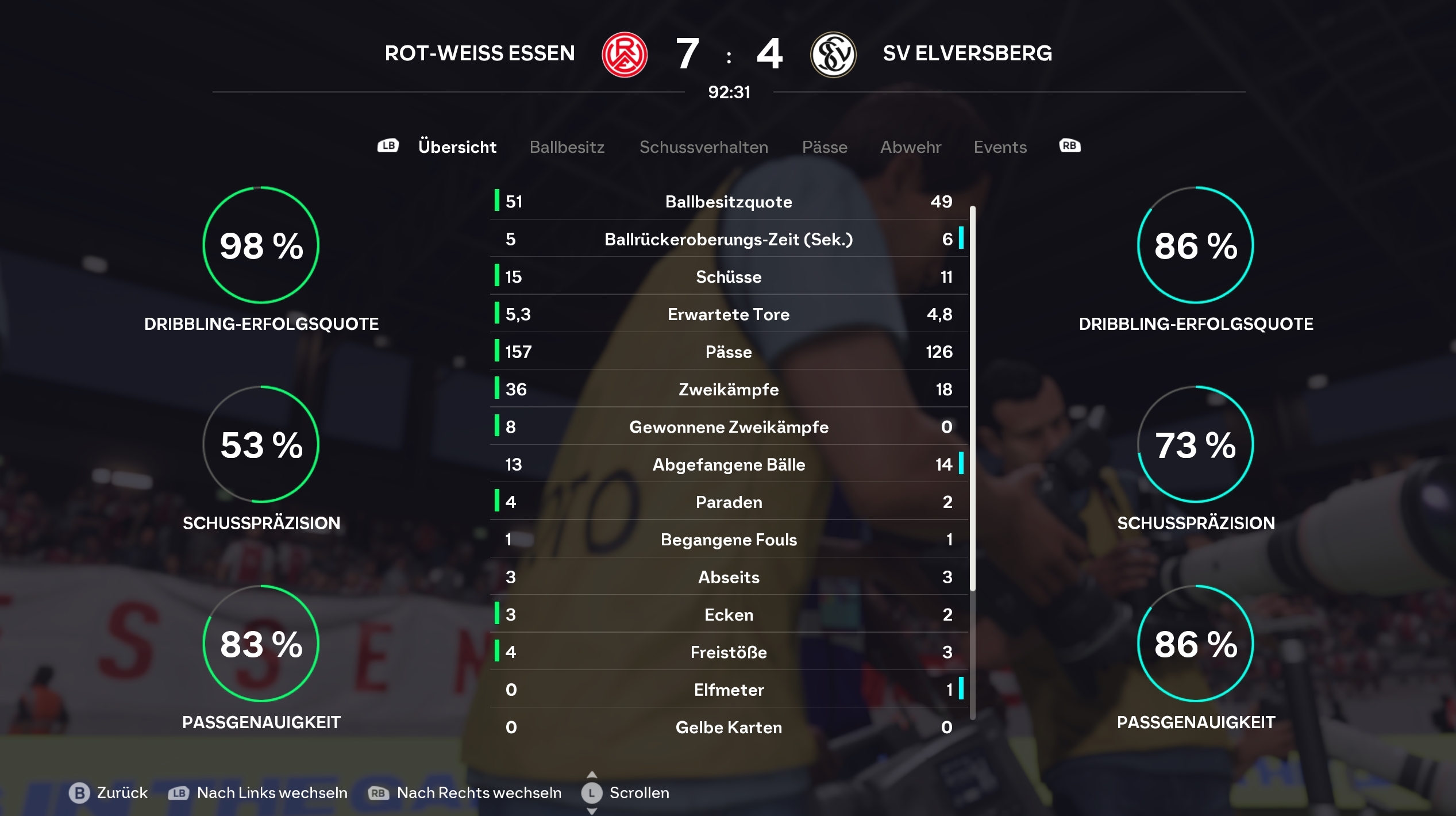This screenshot has height=816, width=1456.
Task: Switch to the Ballbesitz tab
Action: pos(567,147)
